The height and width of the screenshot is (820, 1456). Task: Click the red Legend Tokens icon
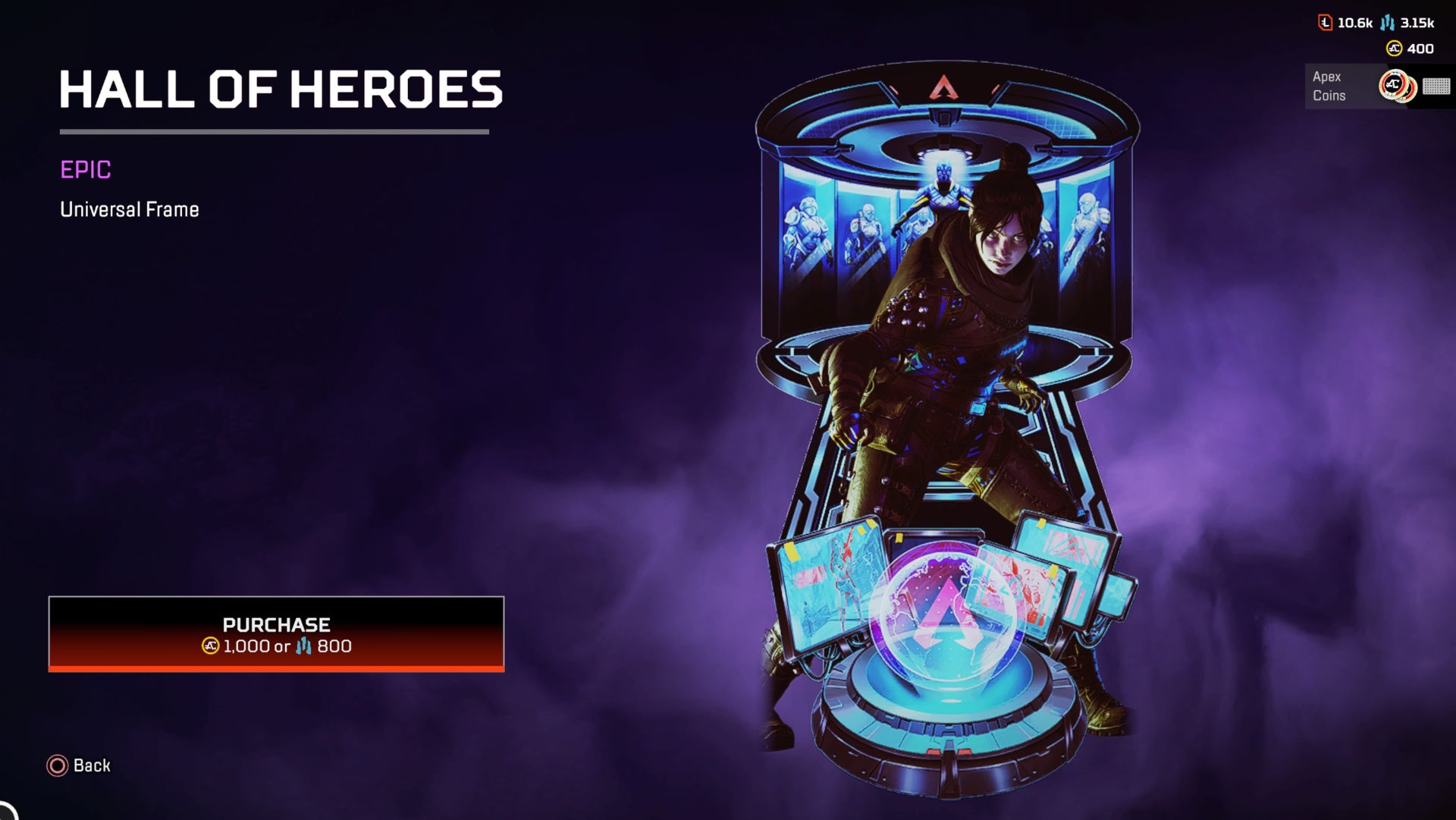[x=1325, y=22]
